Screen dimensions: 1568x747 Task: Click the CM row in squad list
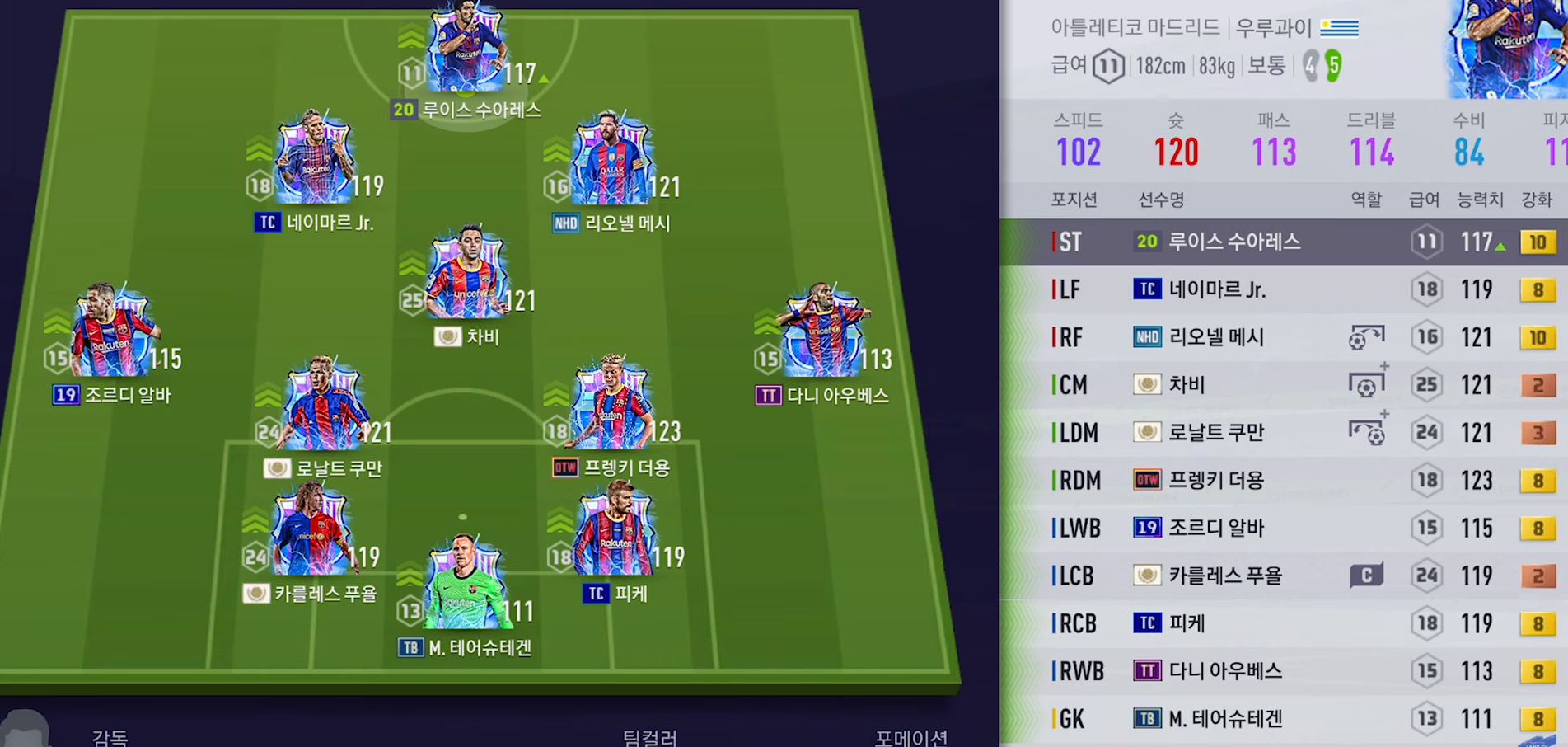(x=1284, y=385)
